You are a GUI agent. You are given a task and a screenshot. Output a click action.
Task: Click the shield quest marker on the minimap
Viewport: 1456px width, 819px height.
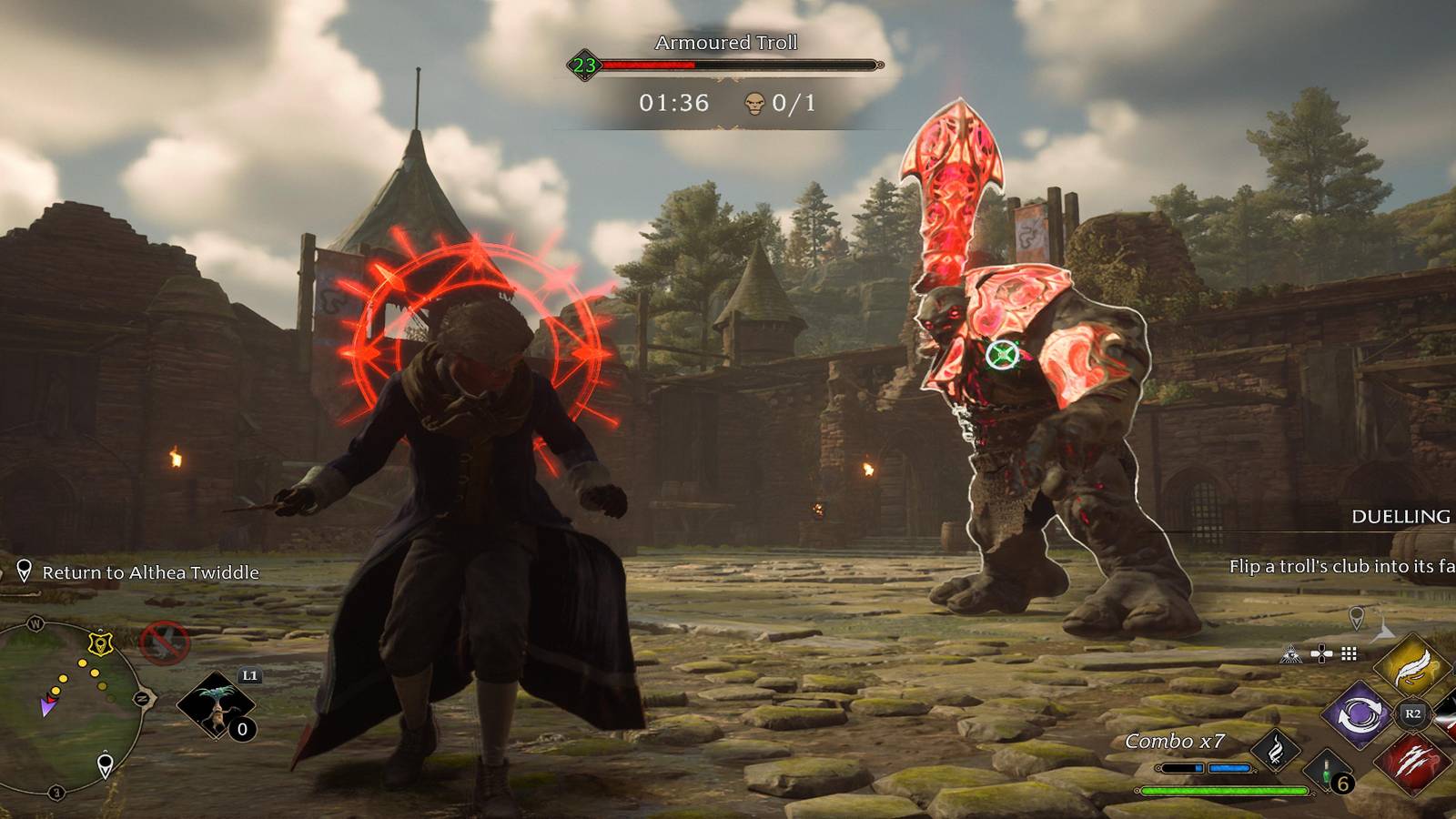100,643
